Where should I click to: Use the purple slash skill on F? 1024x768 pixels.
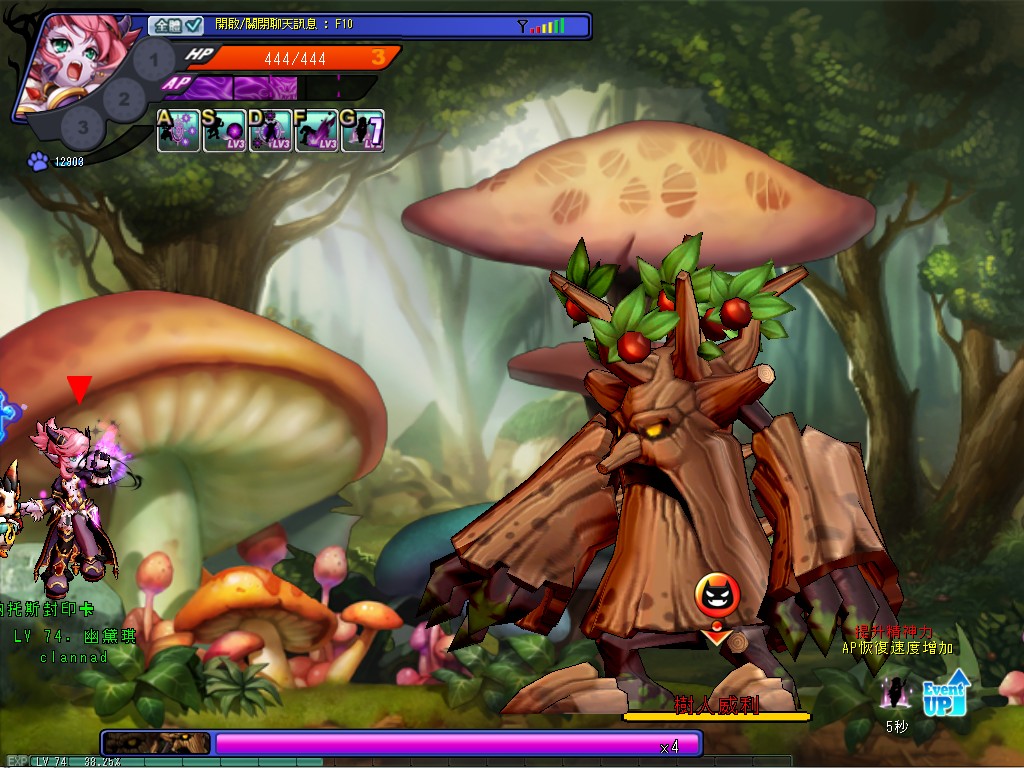pyautogui.click(x=316, y=131)
